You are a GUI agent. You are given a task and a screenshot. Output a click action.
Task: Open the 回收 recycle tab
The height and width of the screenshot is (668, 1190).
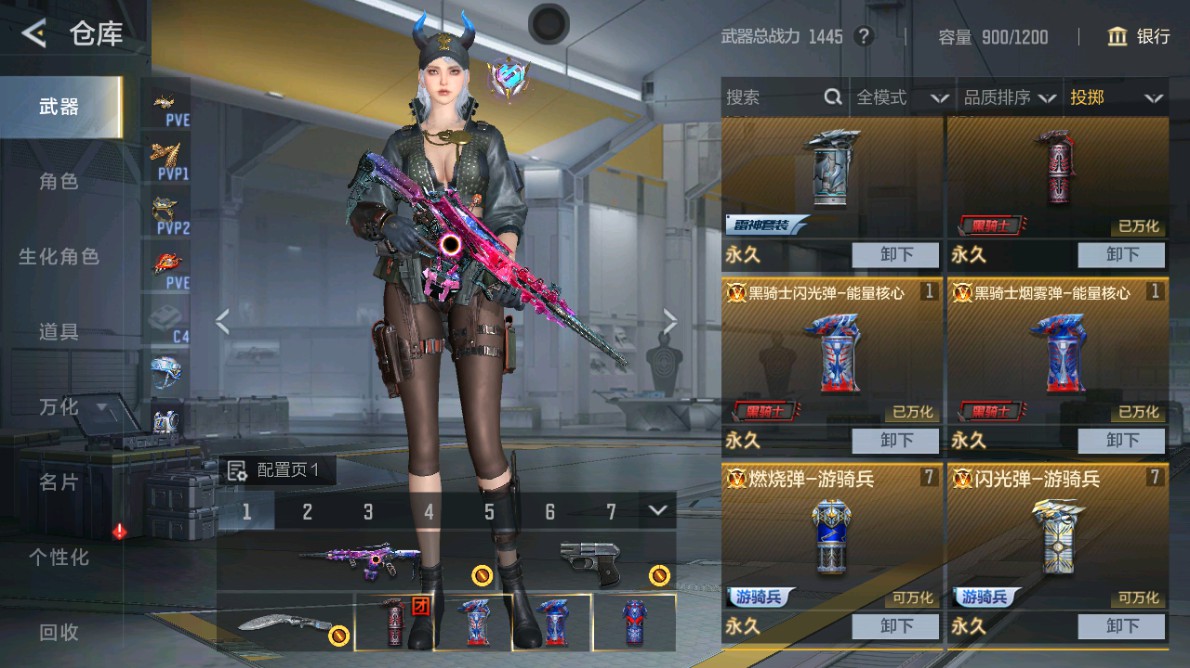59,632
